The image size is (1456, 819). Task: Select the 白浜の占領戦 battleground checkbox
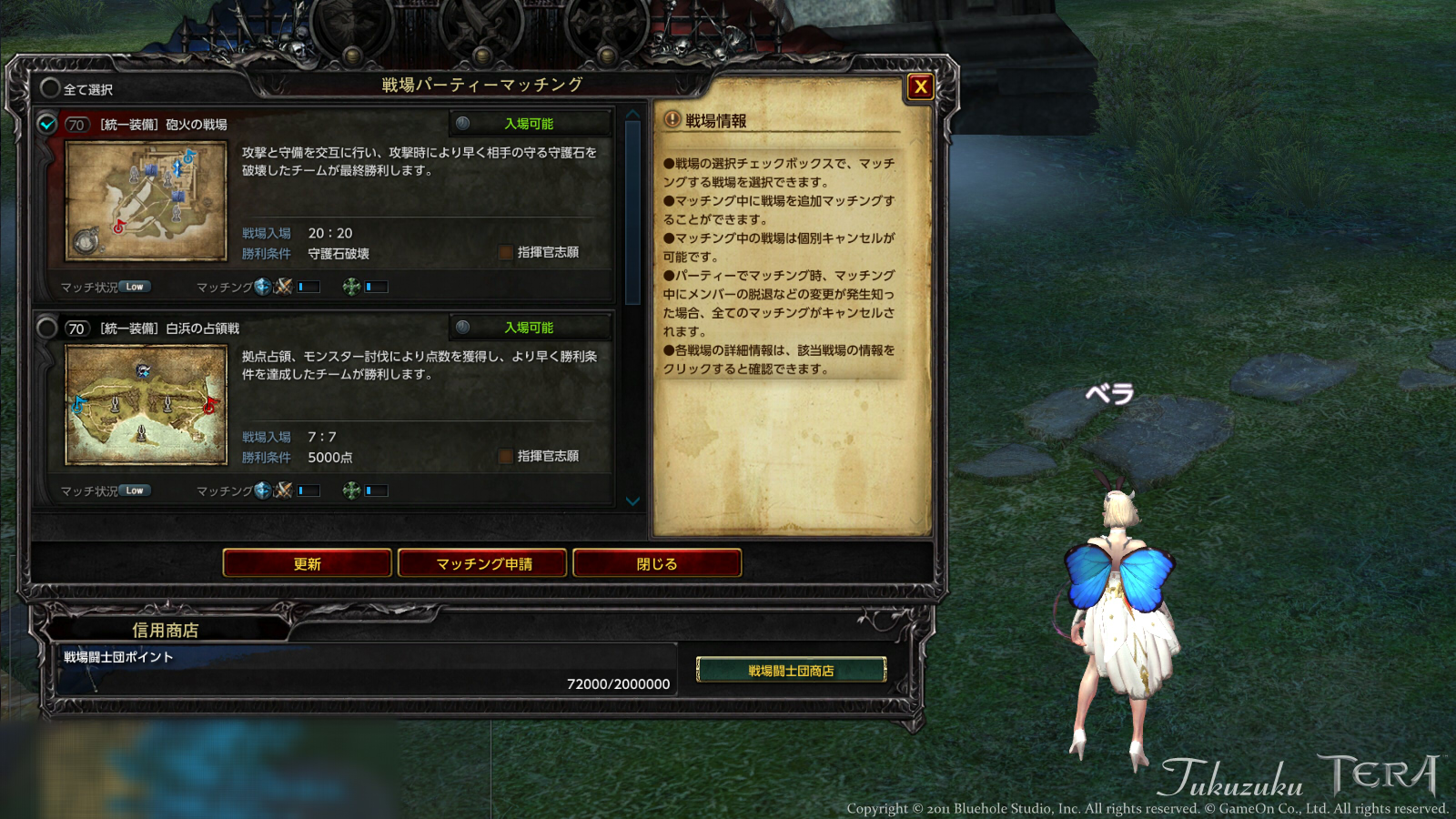48,327
